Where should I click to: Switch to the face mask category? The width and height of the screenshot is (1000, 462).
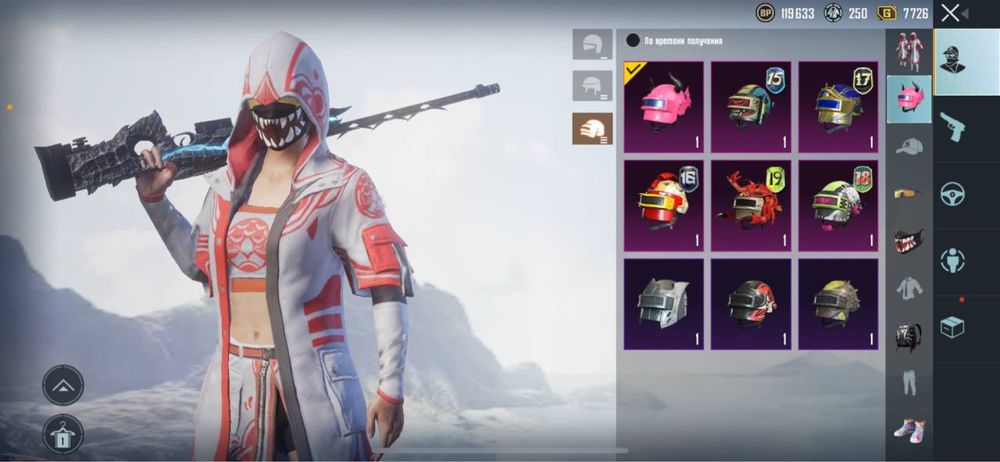908,242
